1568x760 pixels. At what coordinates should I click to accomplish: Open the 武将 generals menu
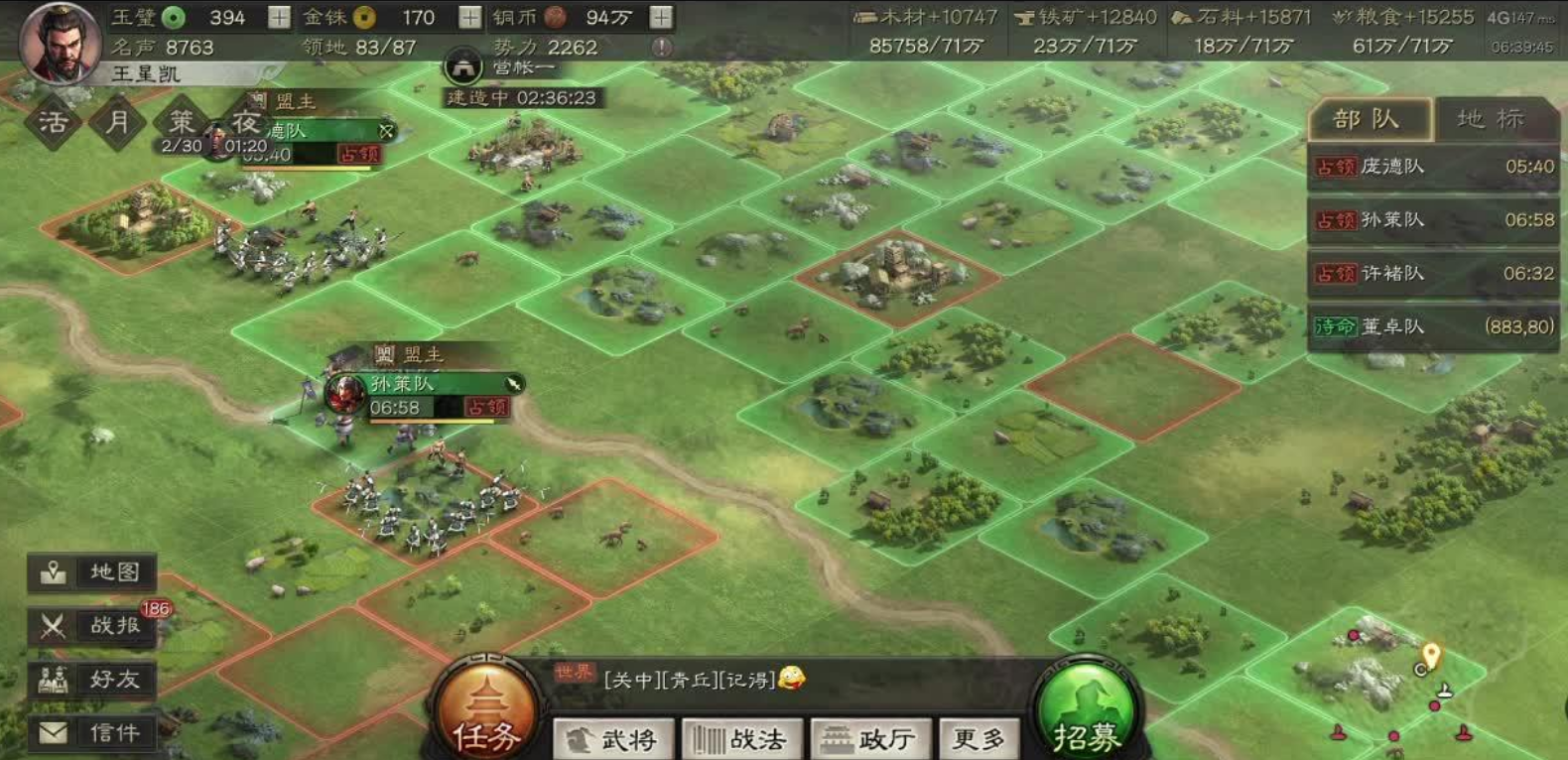613,739
